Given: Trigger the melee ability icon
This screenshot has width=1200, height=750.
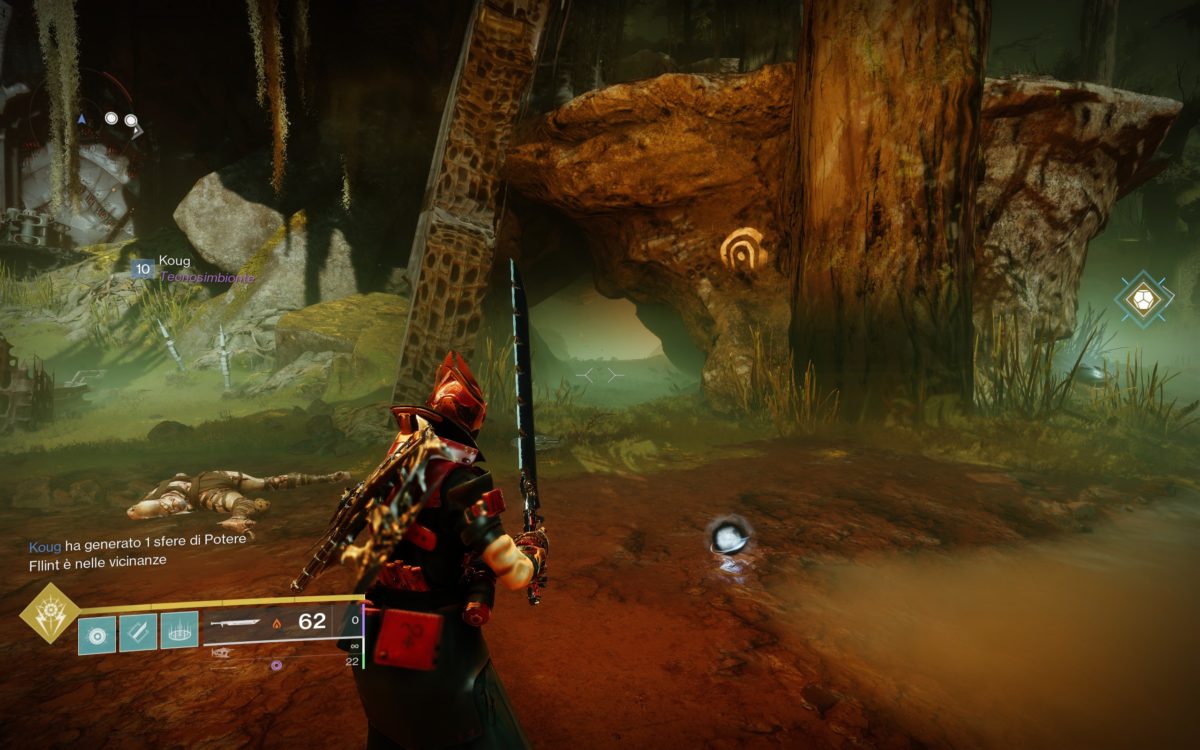Looking at the screenshot, I should coord(138,632).
